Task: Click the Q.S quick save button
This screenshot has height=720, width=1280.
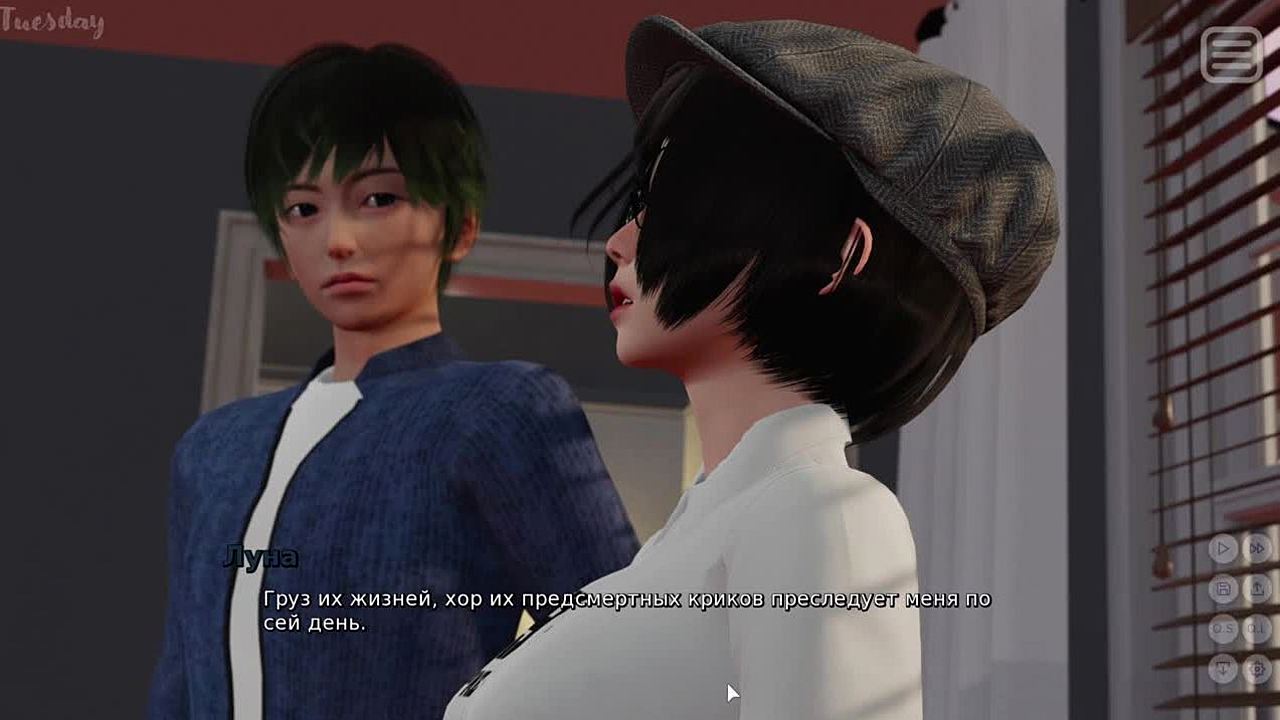Action: tap(1223, 629)
